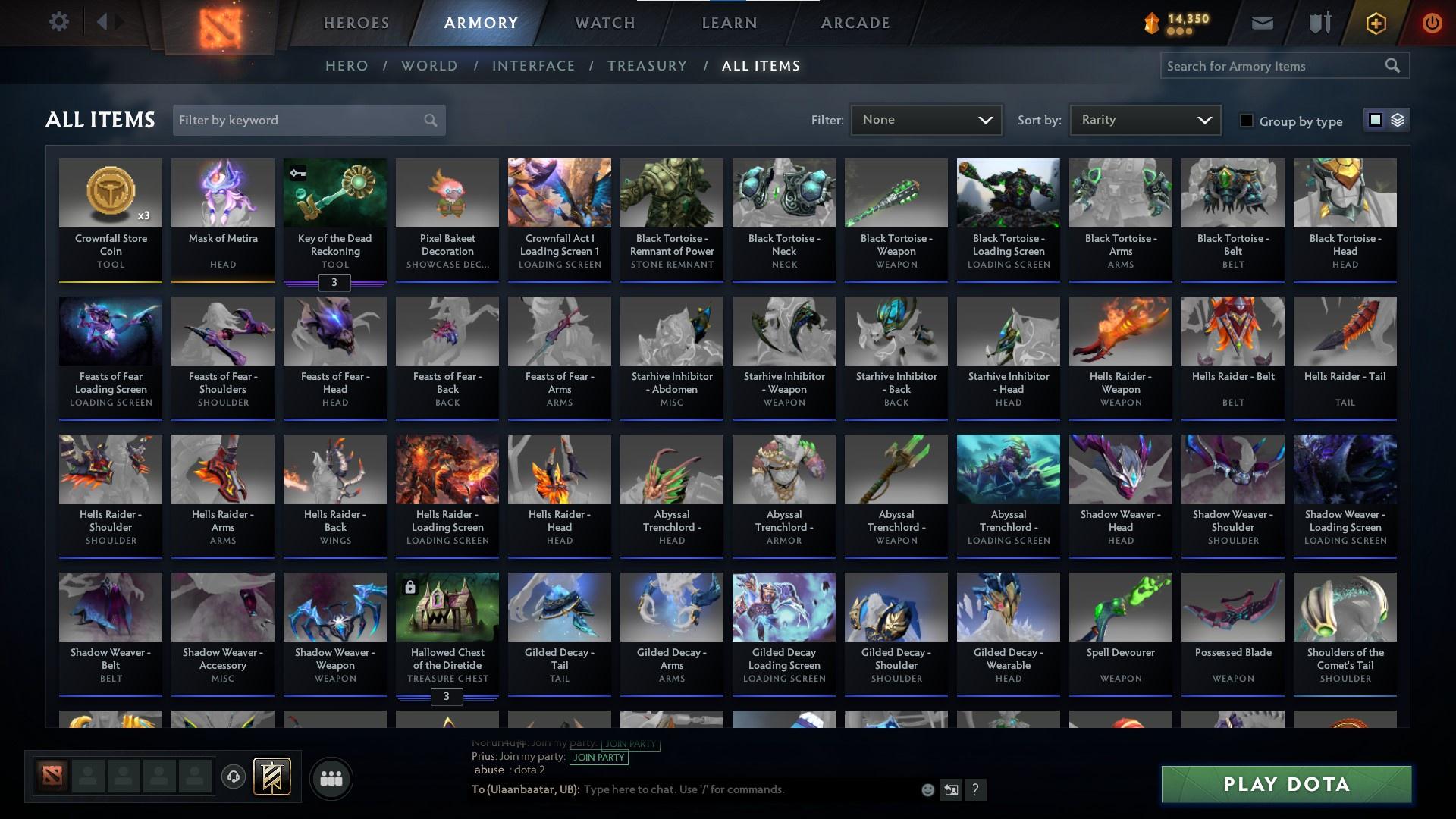The width and height of the screenshot is (1456, 819).
Task: Open the Armory search by clicking the magnifying glass
Action: tap(1394, 66)
